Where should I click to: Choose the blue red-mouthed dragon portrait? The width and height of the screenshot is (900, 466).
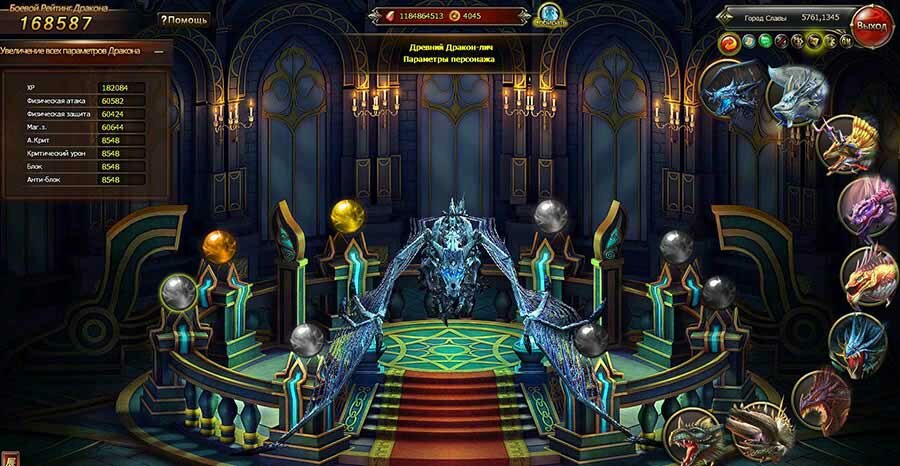pos(858,342)
